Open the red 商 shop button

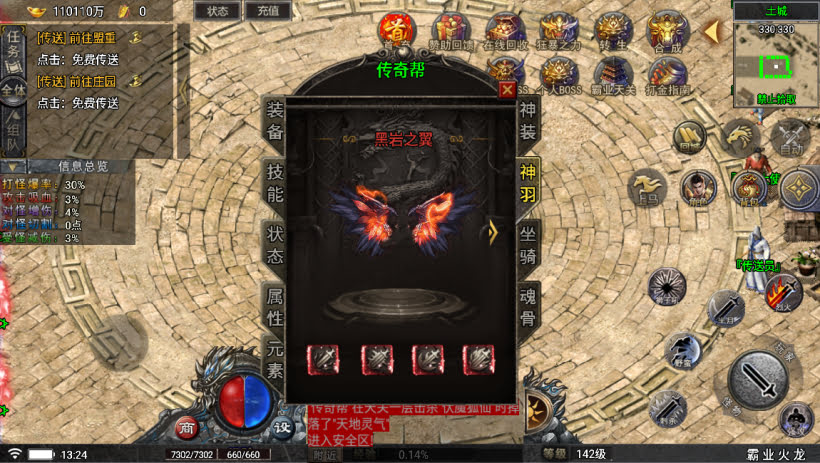186,427
